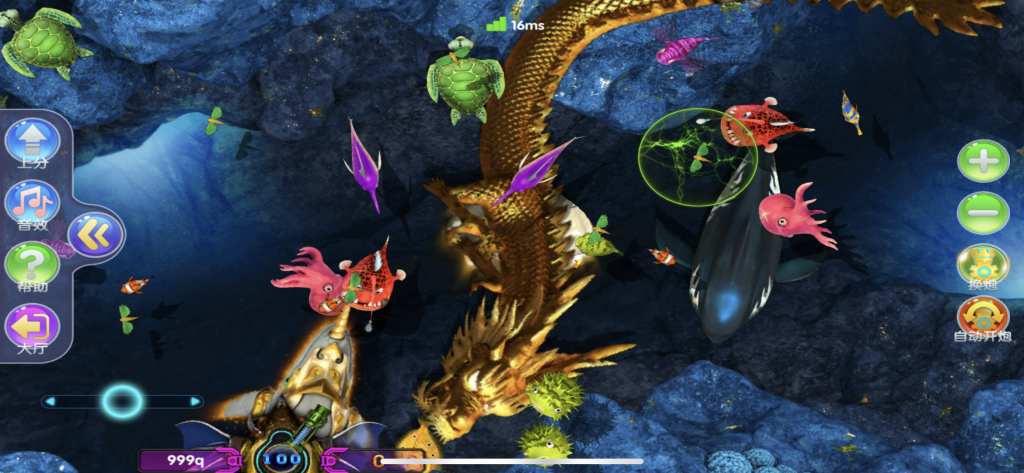Toggle the 音效 sound effects button
Image resolution: width=1024 pixels, height=473 pixels.
tap(32, 203)
